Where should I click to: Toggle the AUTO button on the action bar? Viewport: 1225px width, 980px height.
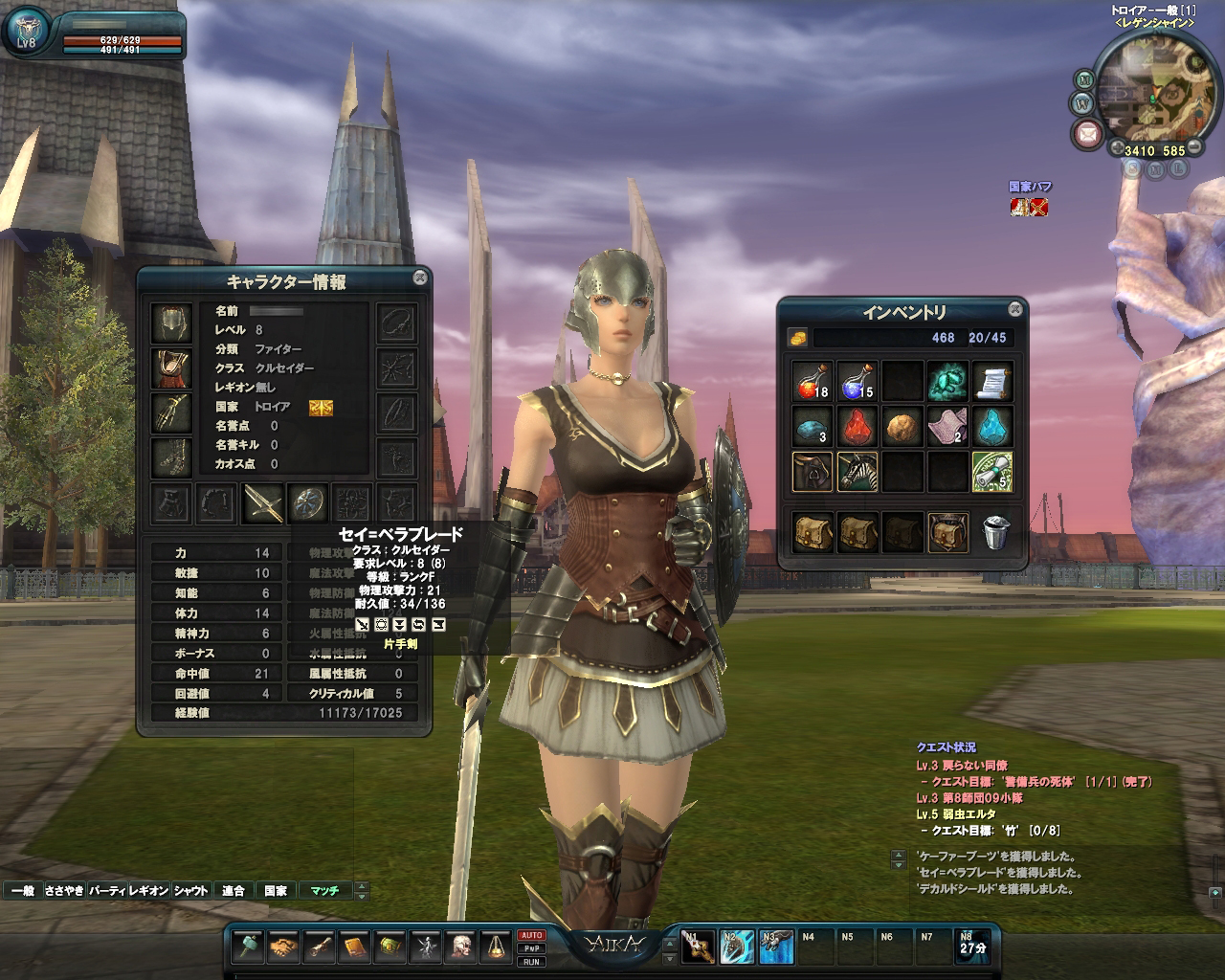point(531,935)
